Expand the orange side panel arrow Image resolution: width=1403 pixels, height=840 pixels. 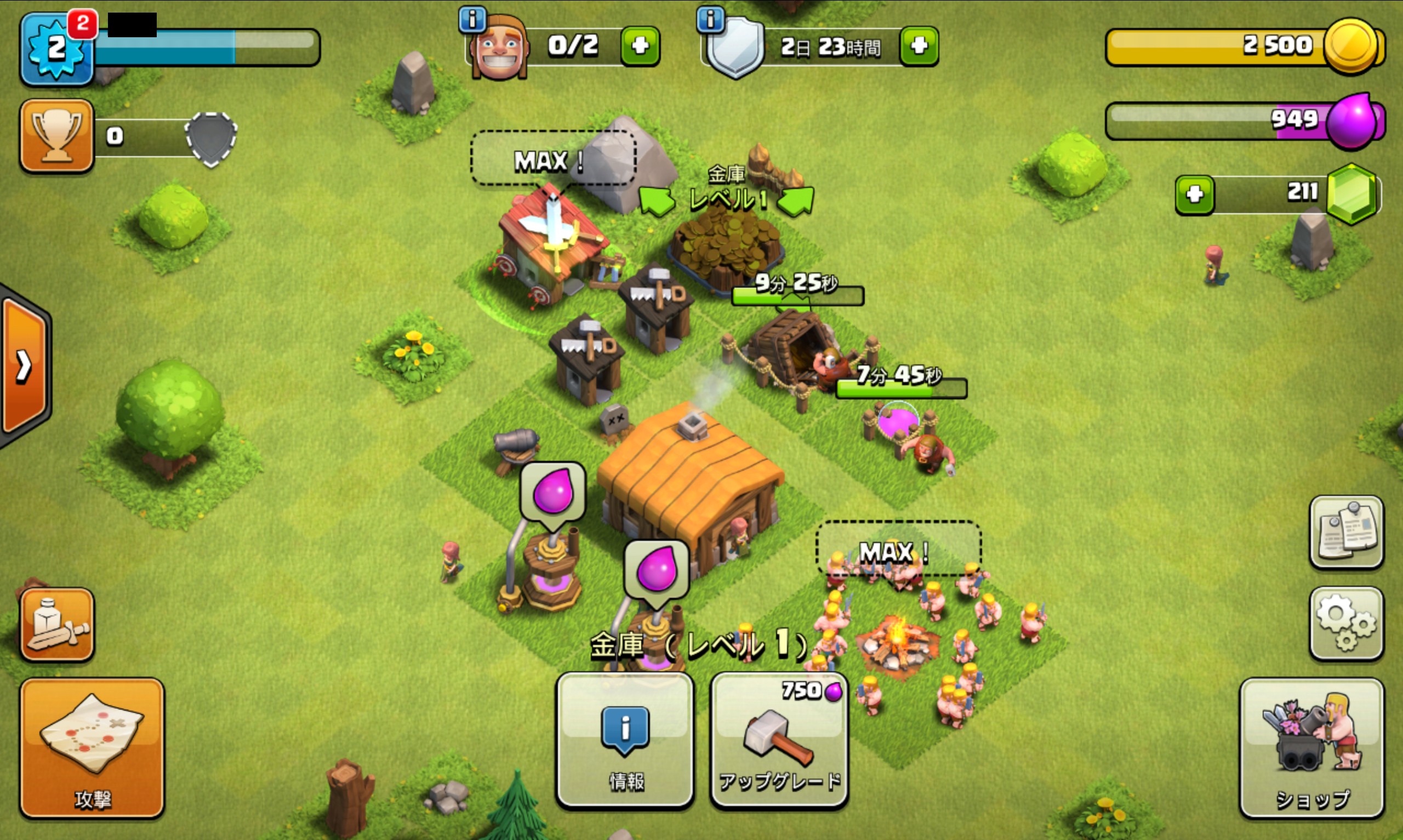[x=24, y=366]
